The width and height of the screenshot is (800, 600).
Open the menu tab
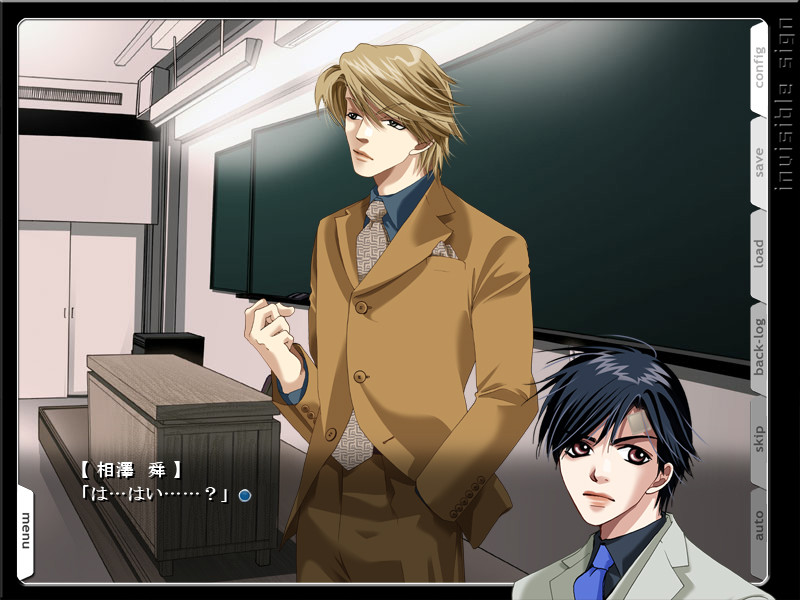[x=26, y=528]
